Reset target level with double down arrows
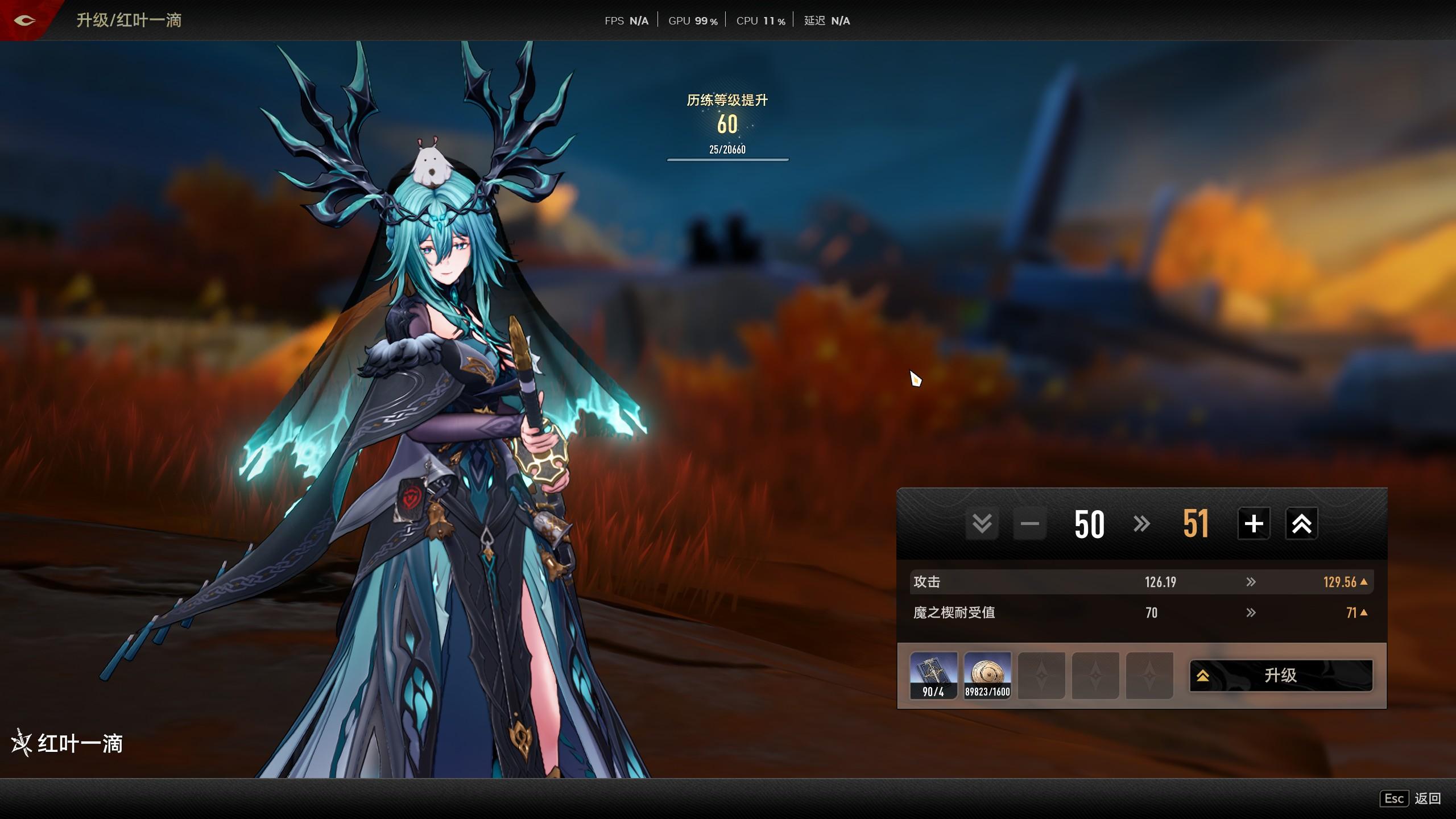The image size is (1456, 819). pos(982,523)
